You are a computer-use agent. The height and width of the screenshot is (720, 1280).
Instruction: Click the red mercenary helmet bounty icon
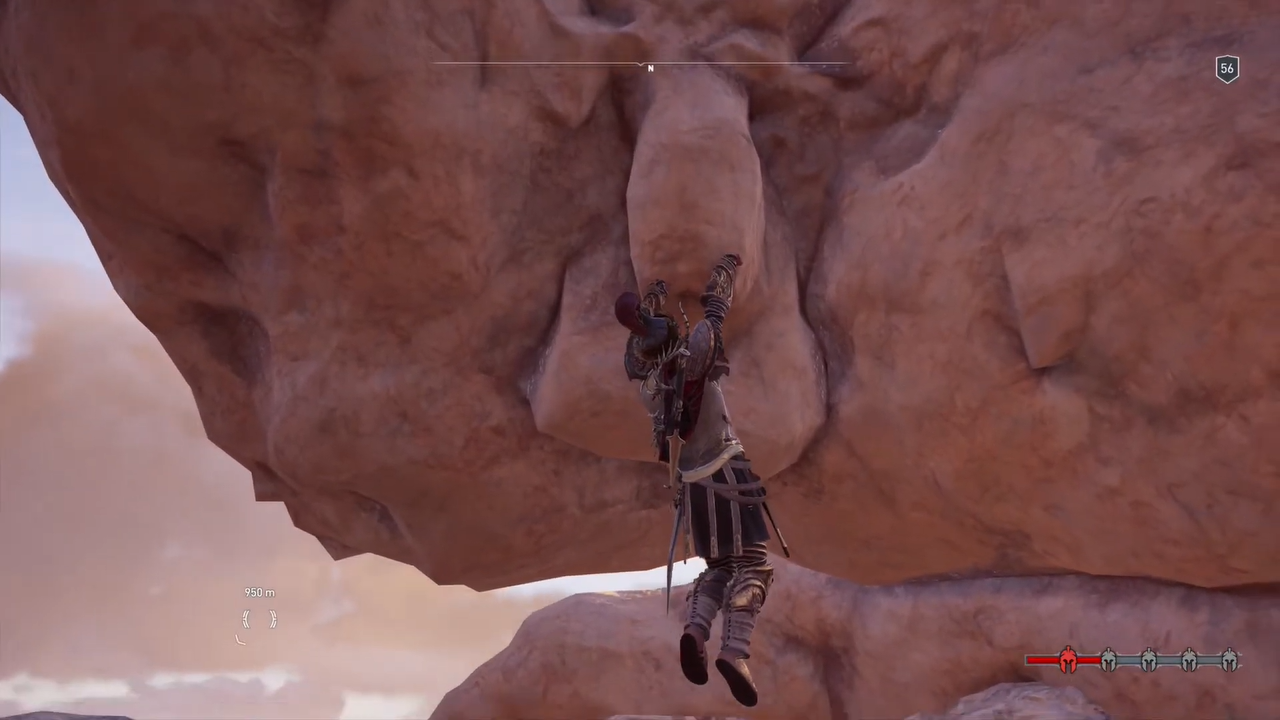[1068, 660]
